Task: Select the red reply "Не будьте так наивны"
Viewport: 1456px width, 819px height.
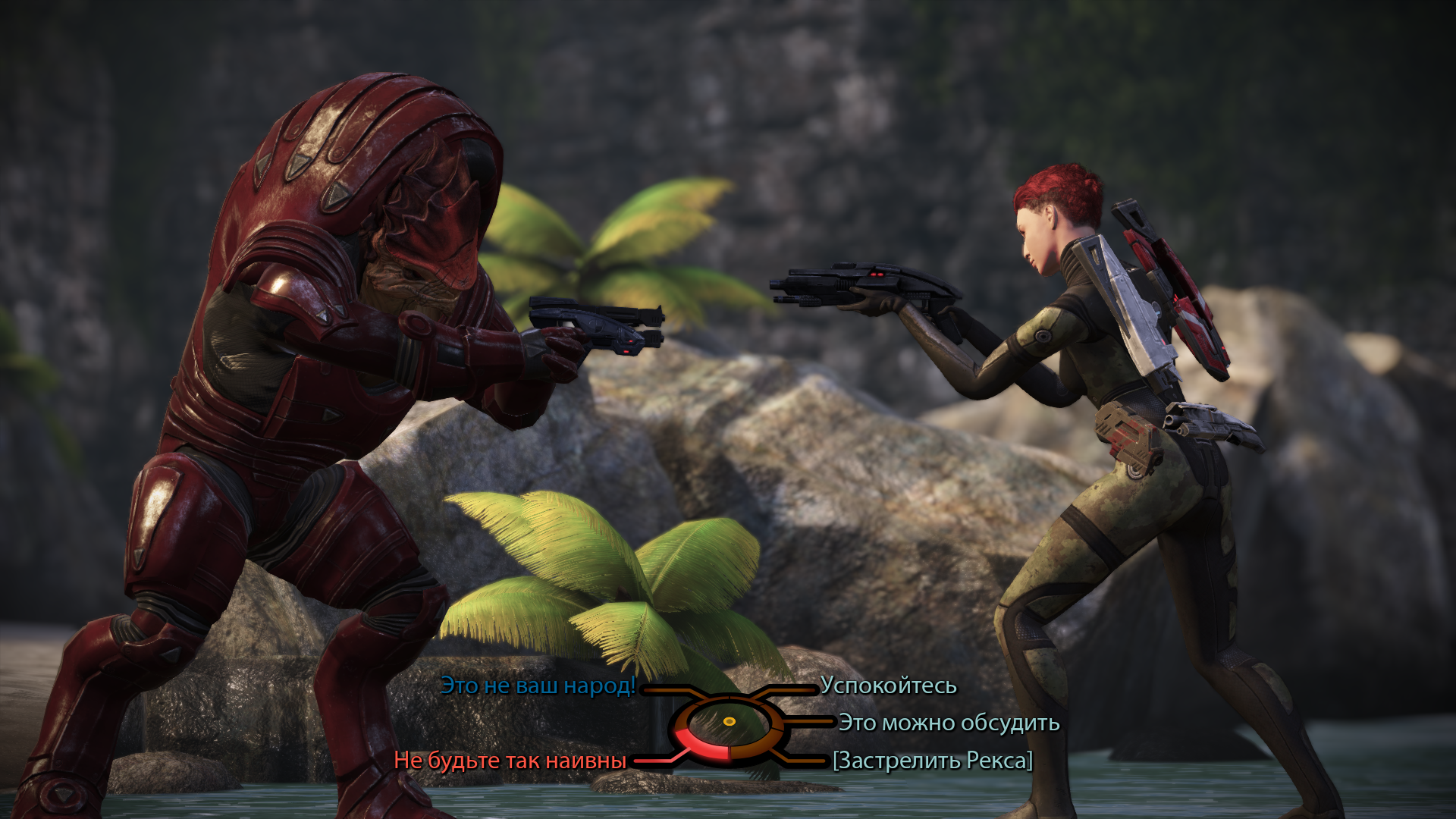Action: point(510,761)
